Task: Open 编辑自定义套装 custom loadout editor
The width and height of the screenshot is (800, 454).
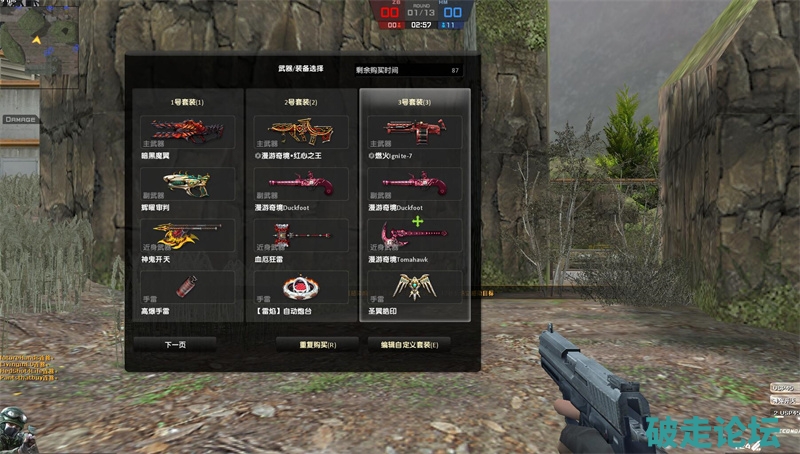Action: click(408, 343)
